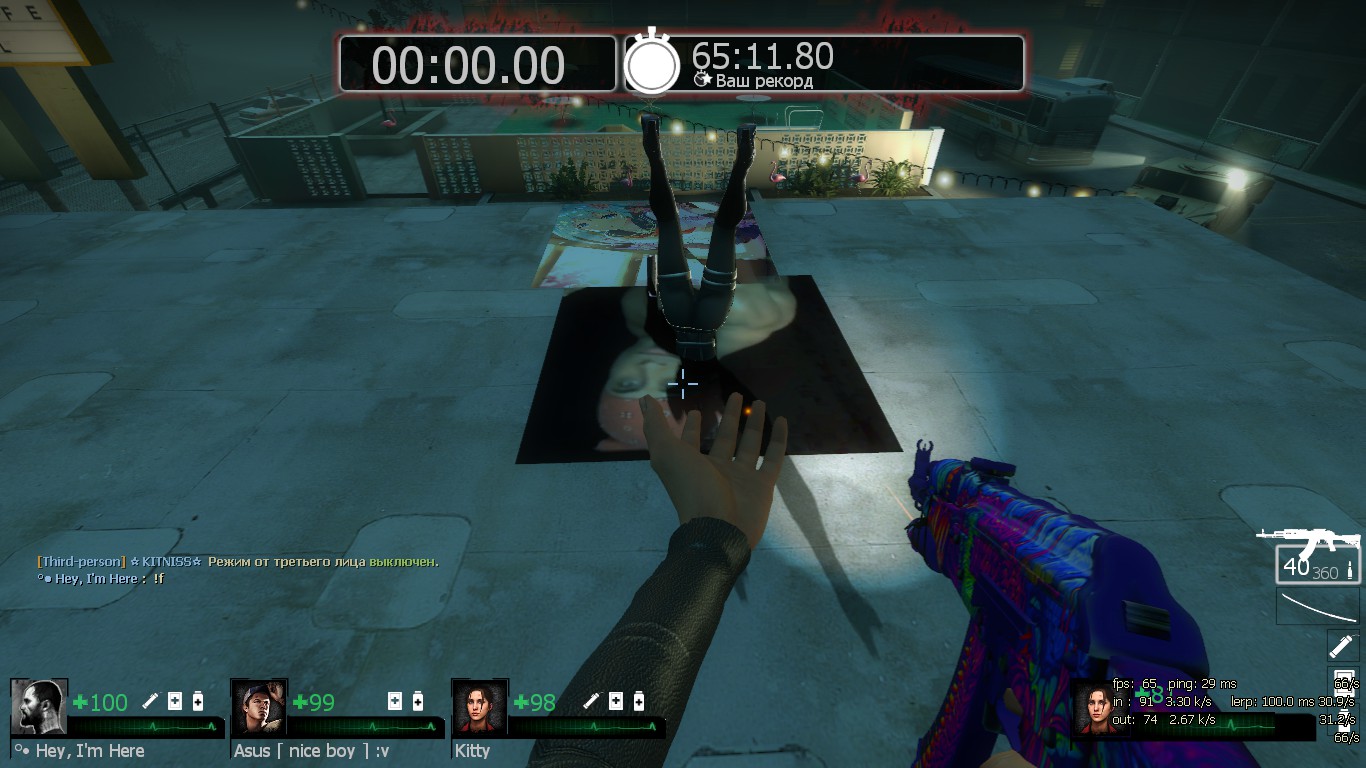Image resolution: width=1366 pixels, height=768 pixels.
Task: Choose the pipe bomb throwable slot
Action: click(1341, 645)
